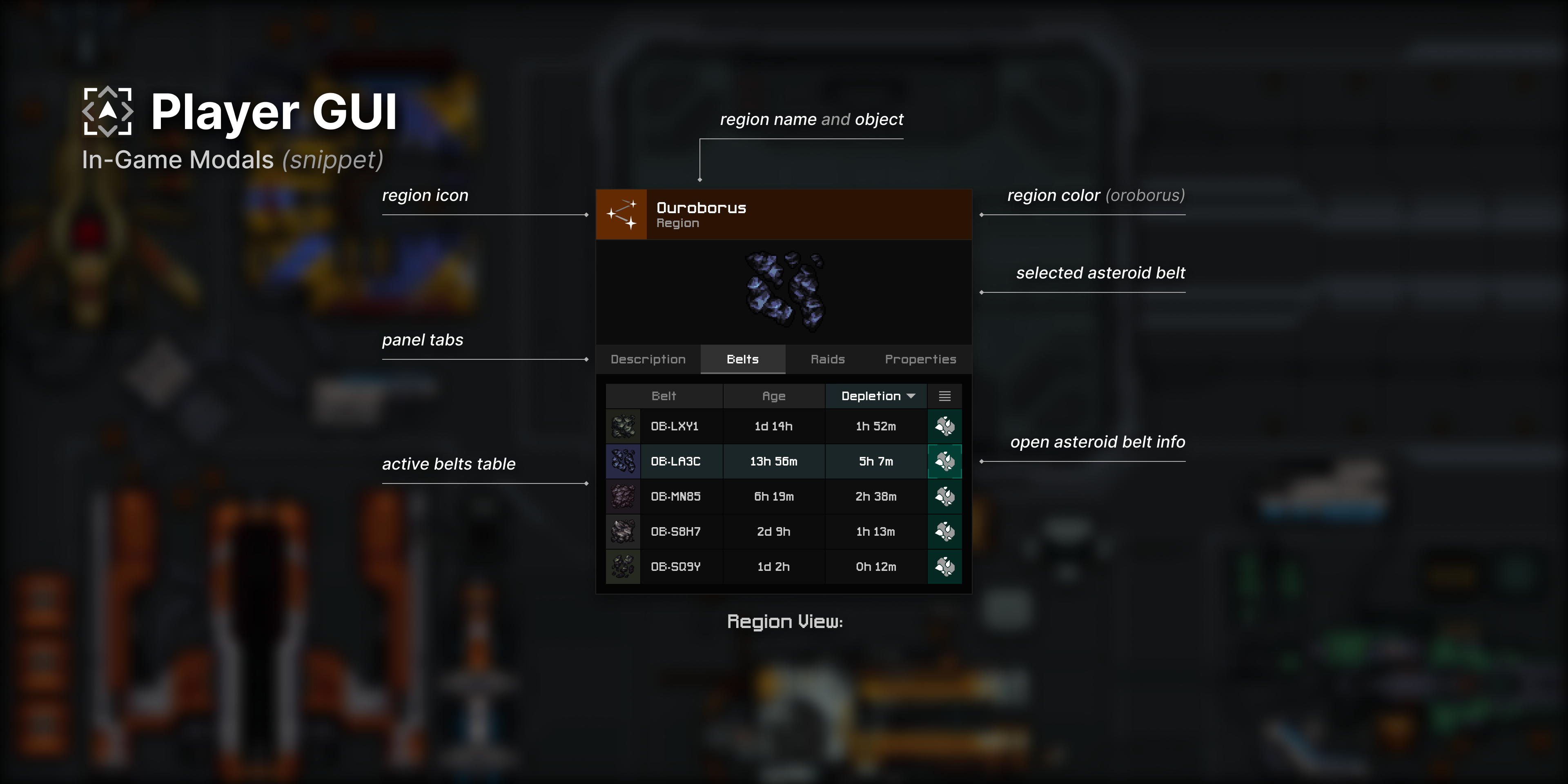1568x784 pixels.
Task: Open asteroid belt info for OB-SQ9Y
Action: 945,567
